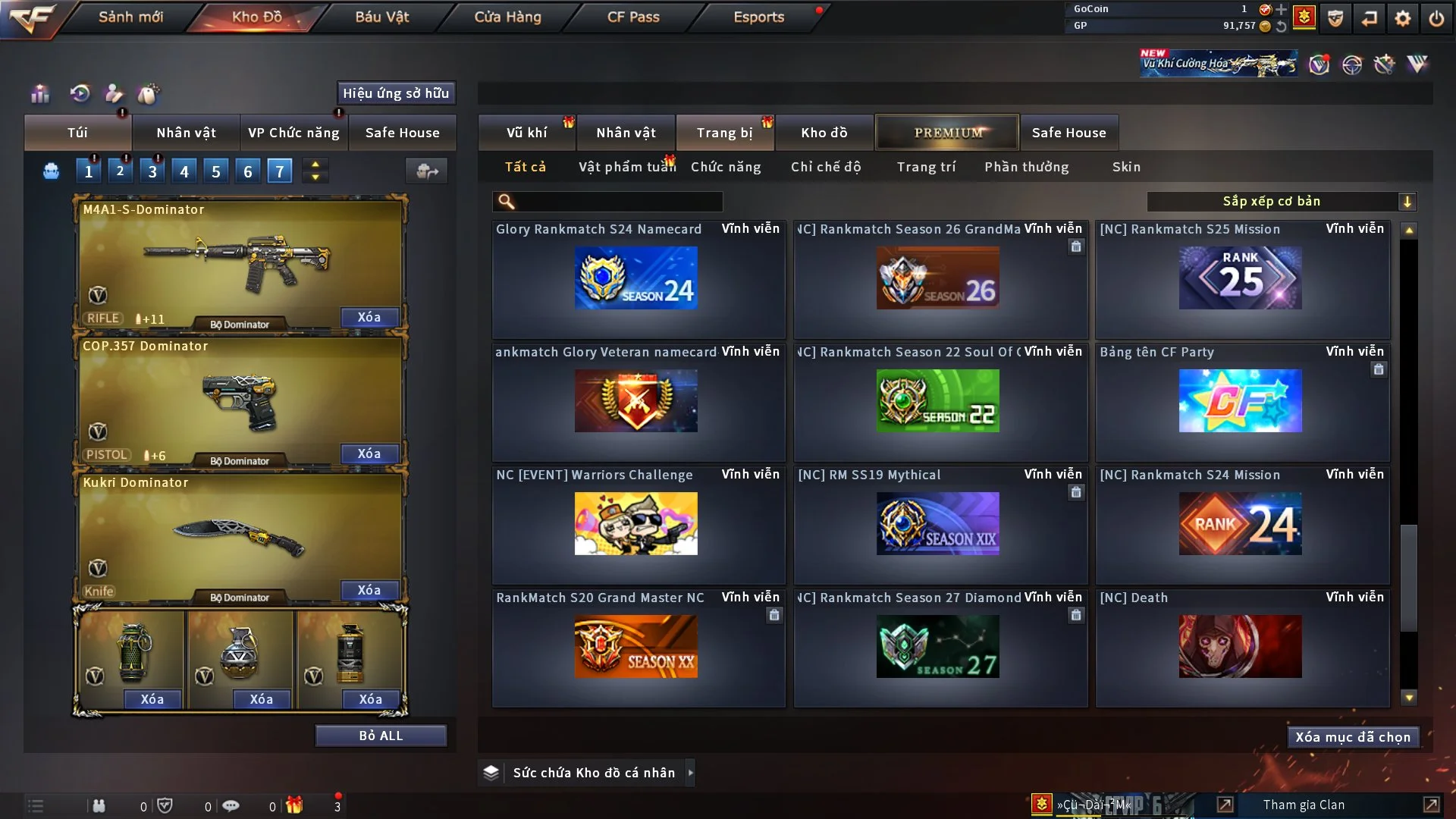Click the power exit icon

pos(1436,18)
